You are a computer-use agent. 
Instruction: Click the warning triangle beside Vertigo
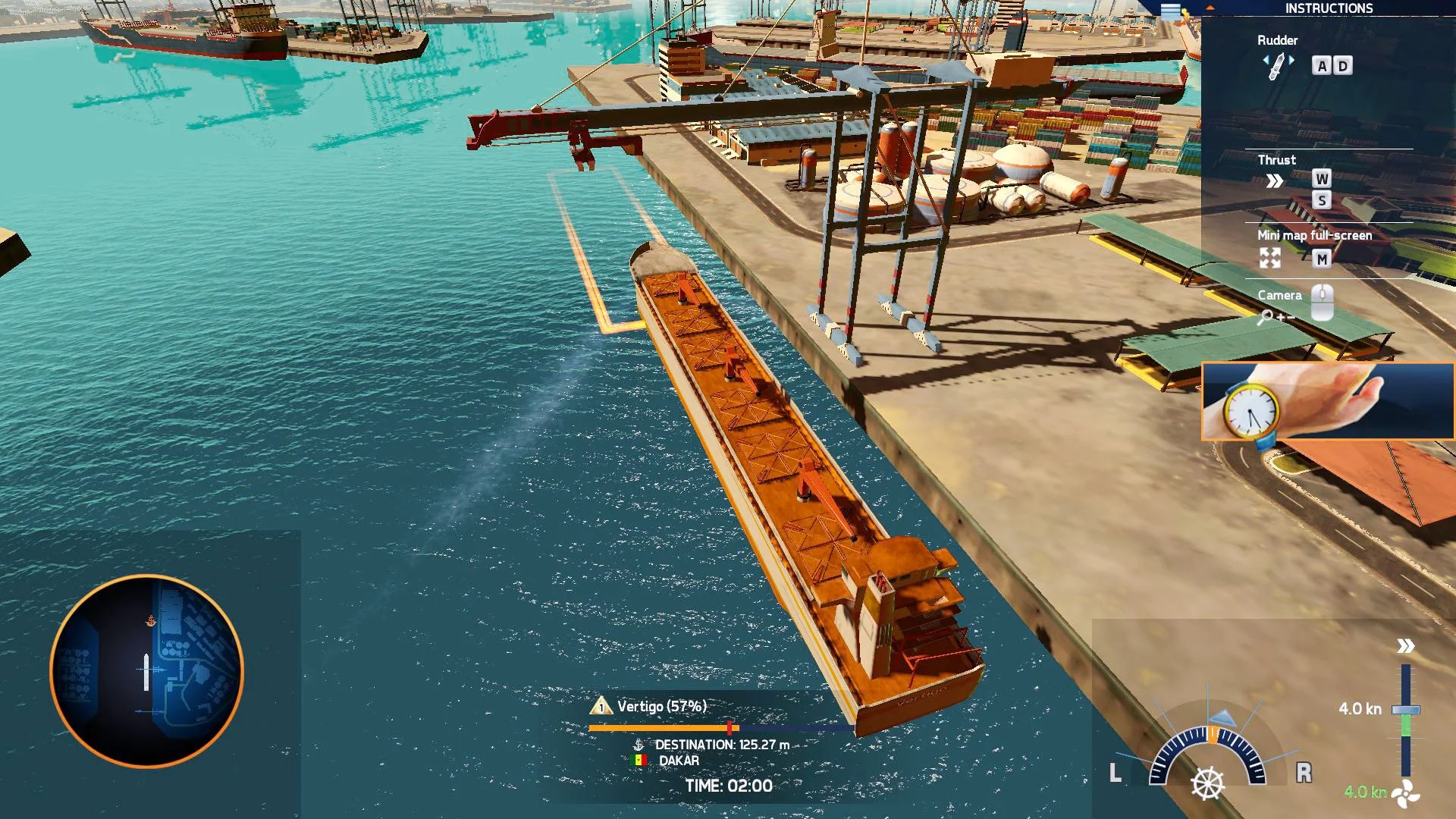601,708
